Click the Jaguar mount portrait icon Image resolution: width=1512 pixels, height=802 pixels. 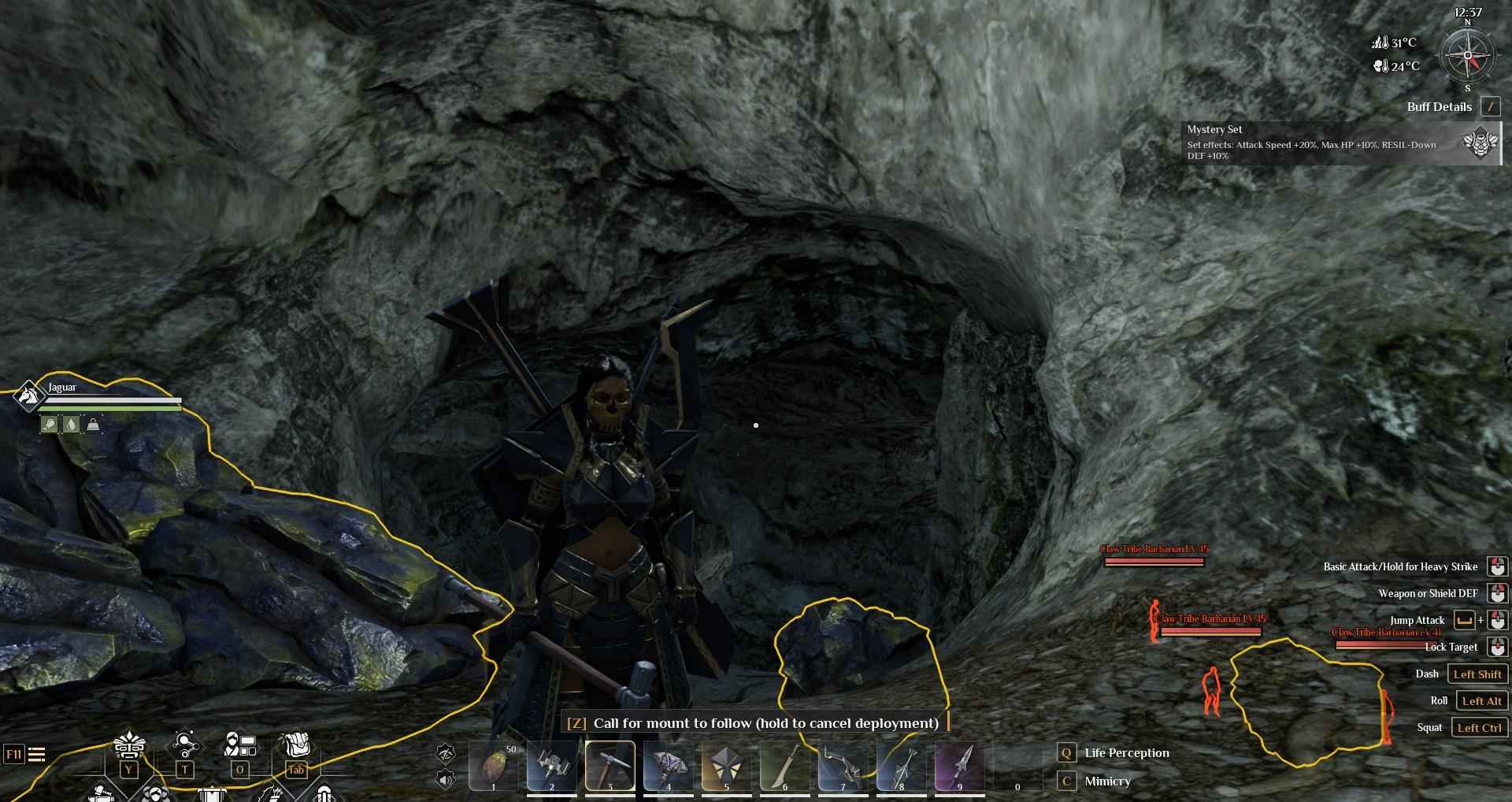tap(28, 396)
